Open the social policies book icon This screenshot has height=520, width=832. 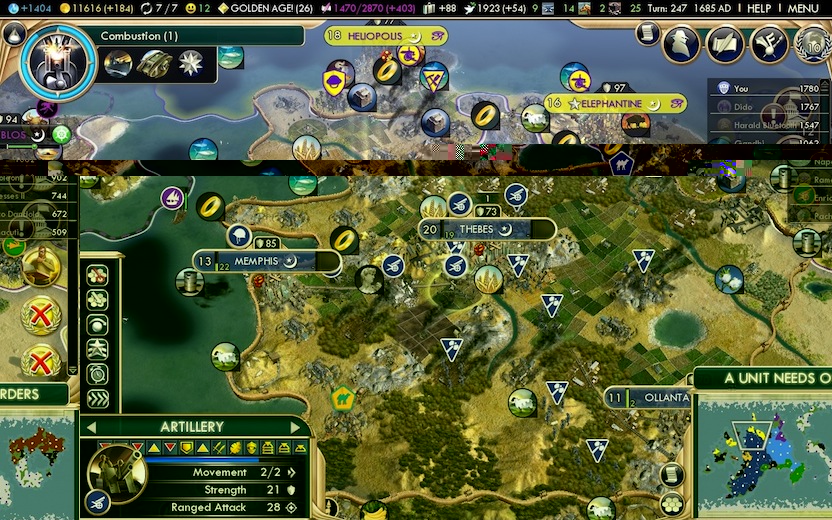coord(726,44)
